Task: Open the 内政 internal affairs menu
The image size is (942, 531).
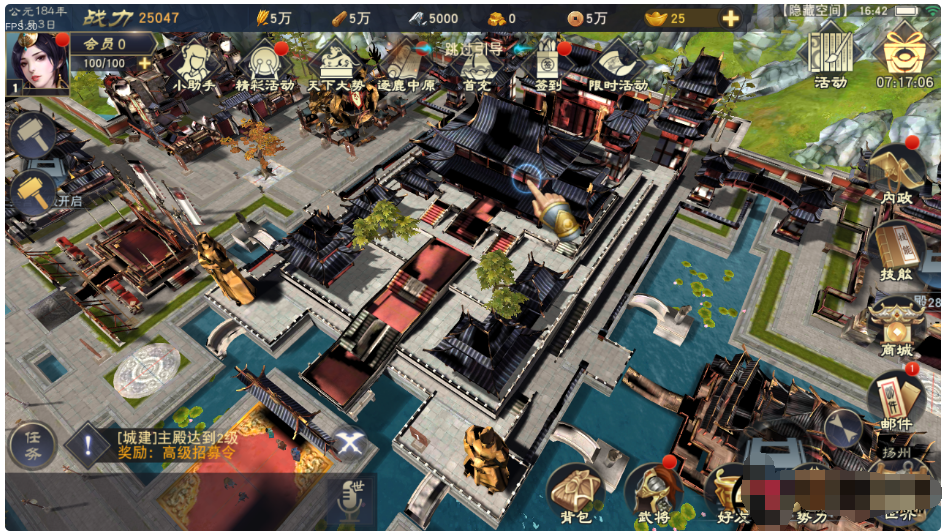Action: tap(895, 174)
